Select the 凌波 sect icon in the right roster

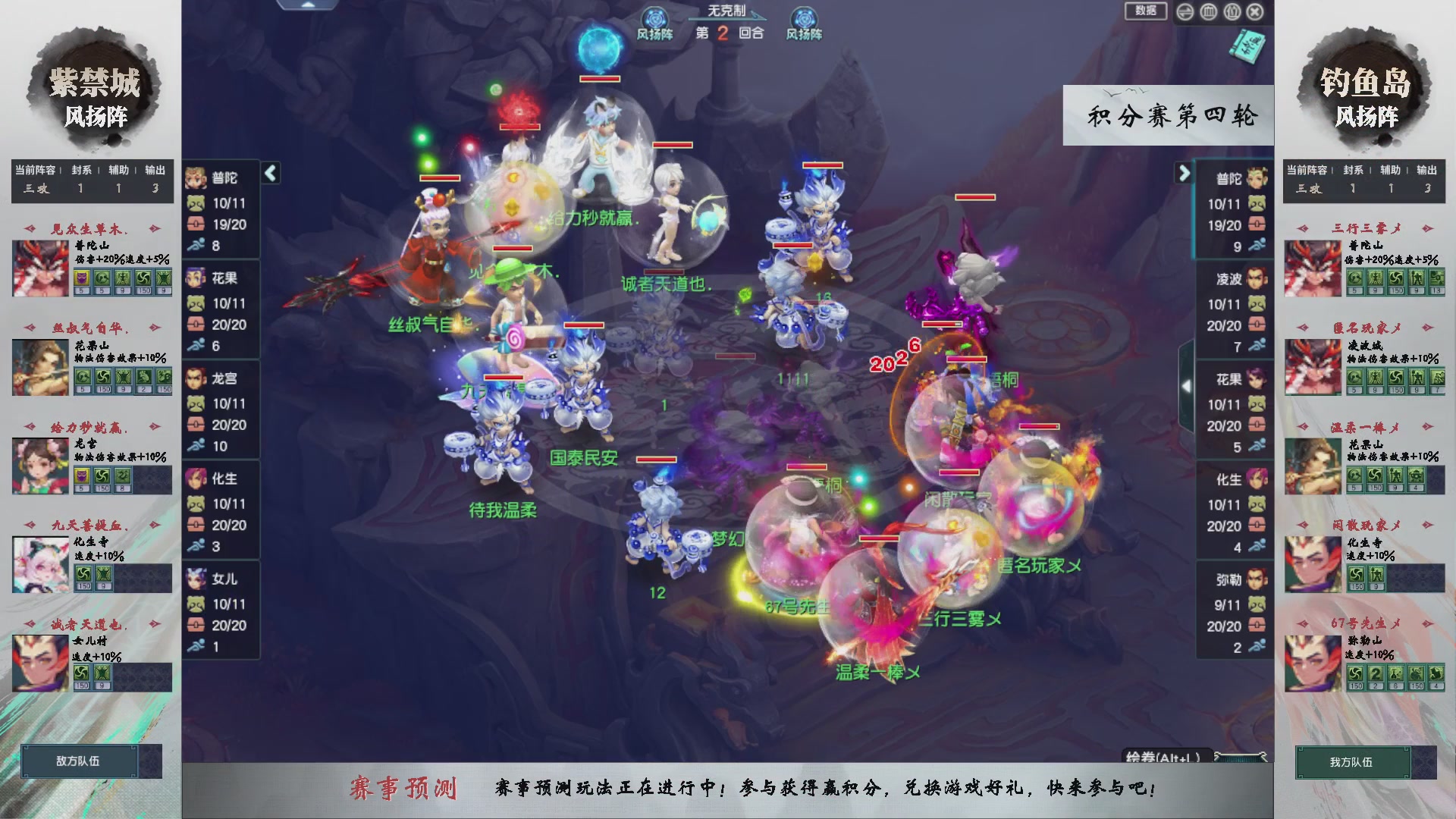click(x=1255, y=279)
